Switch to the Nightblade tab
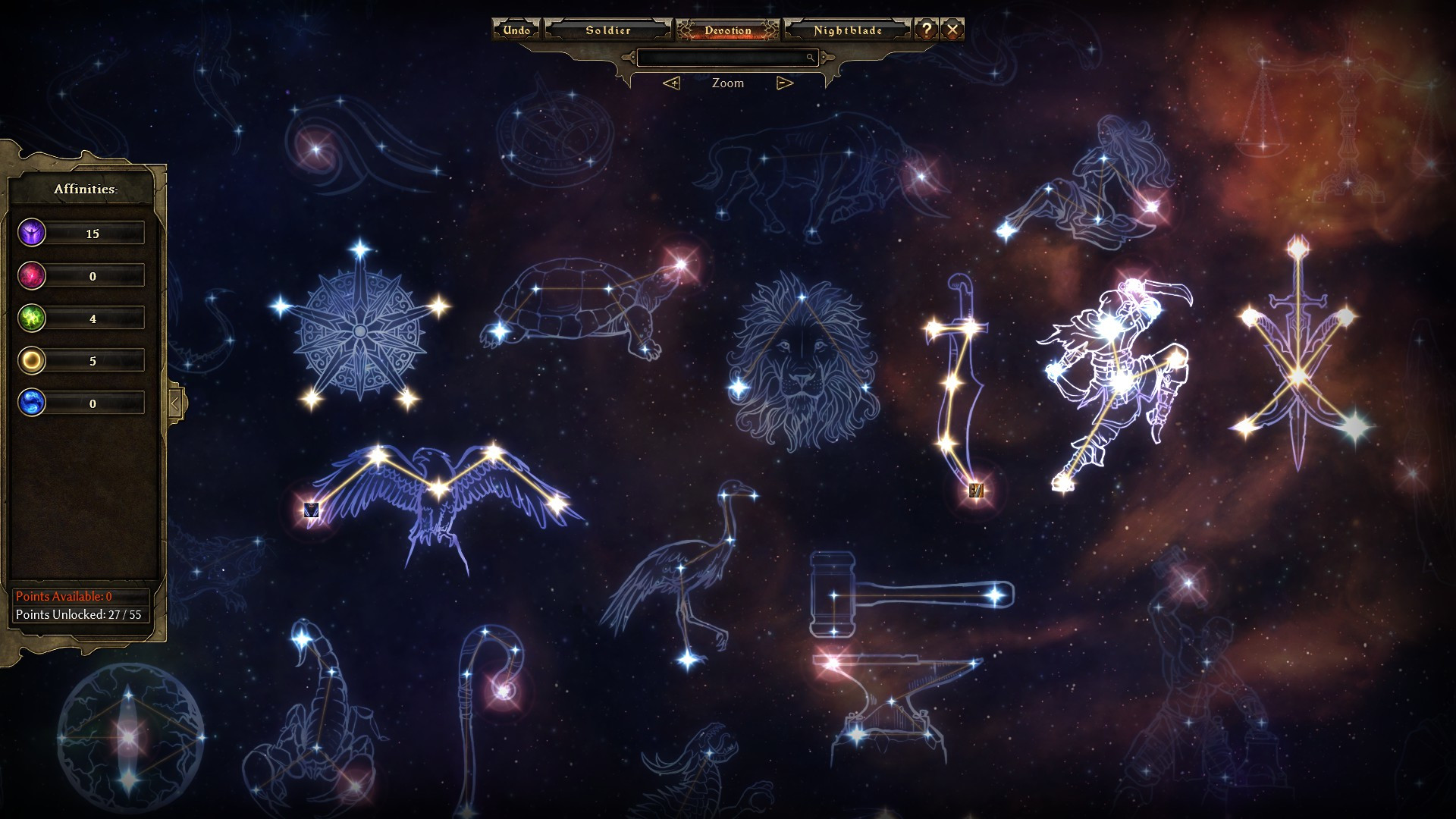Image resolution: width=1456 pixels, height=819 pixels. (x=848, y=30)
